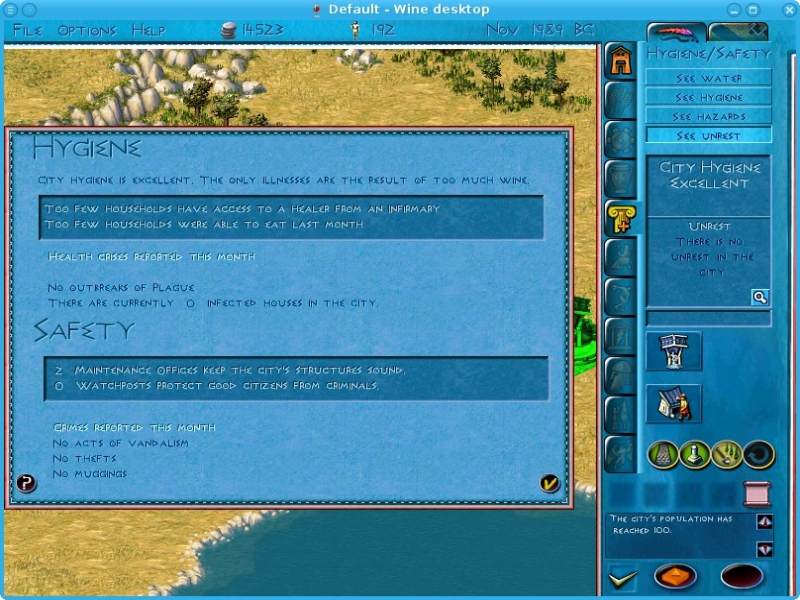800x600 pixels.
Task: Open the File menu
Action: pyautogui.click(x=27, y=30)
